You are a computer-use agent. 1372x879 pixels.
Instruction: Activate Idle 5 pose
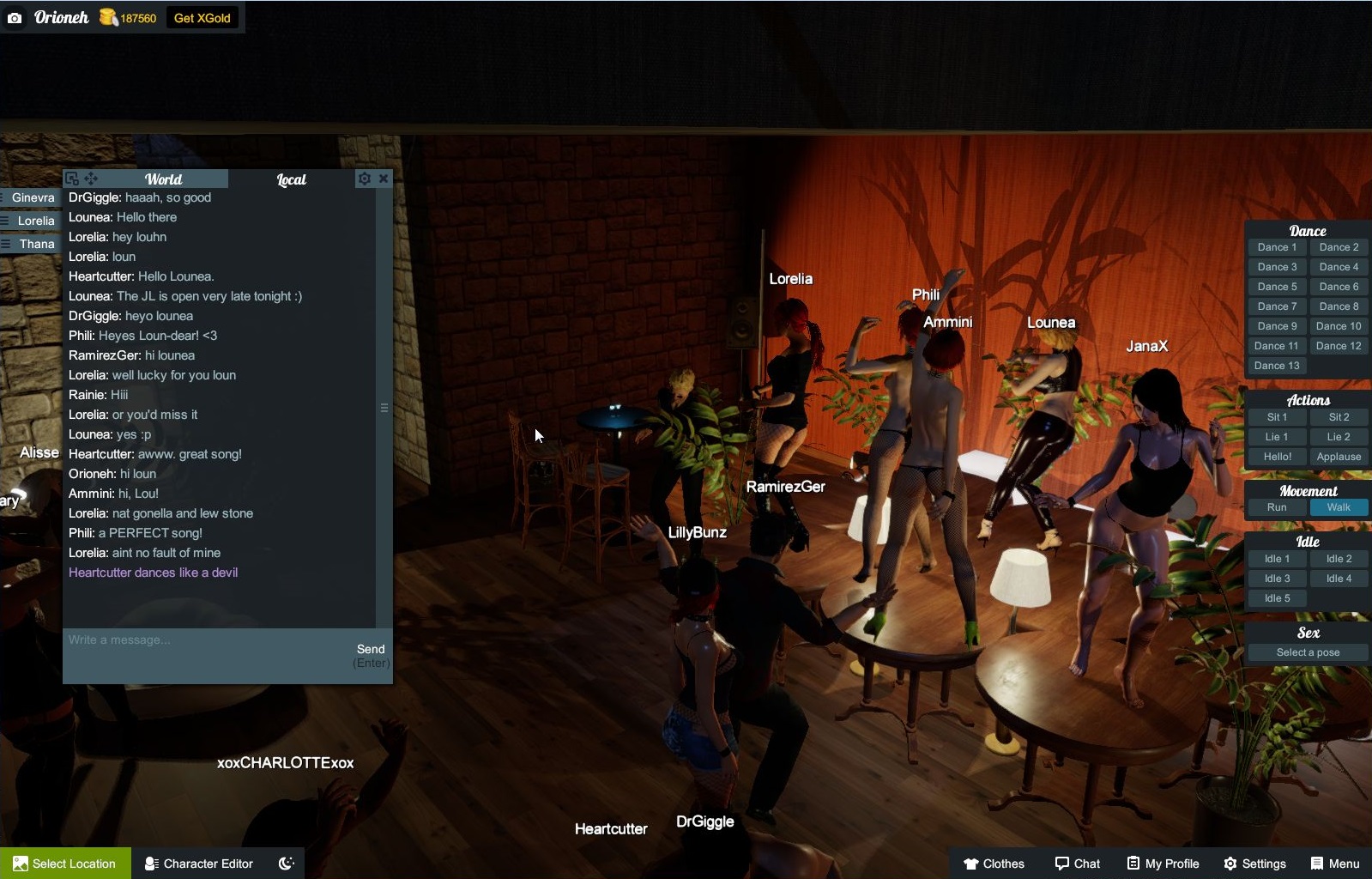click(1277, 598)
